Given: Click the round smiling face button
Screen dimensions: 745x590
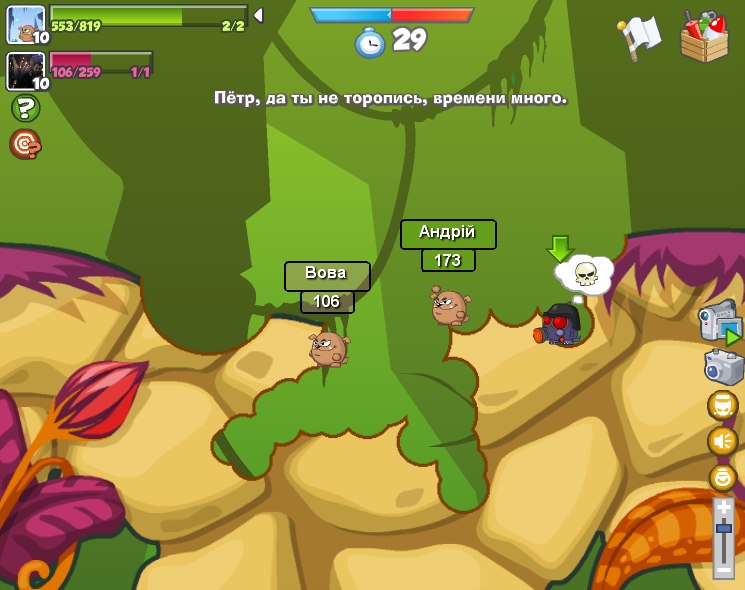Looking at the screenshot, I should (722, 477).
